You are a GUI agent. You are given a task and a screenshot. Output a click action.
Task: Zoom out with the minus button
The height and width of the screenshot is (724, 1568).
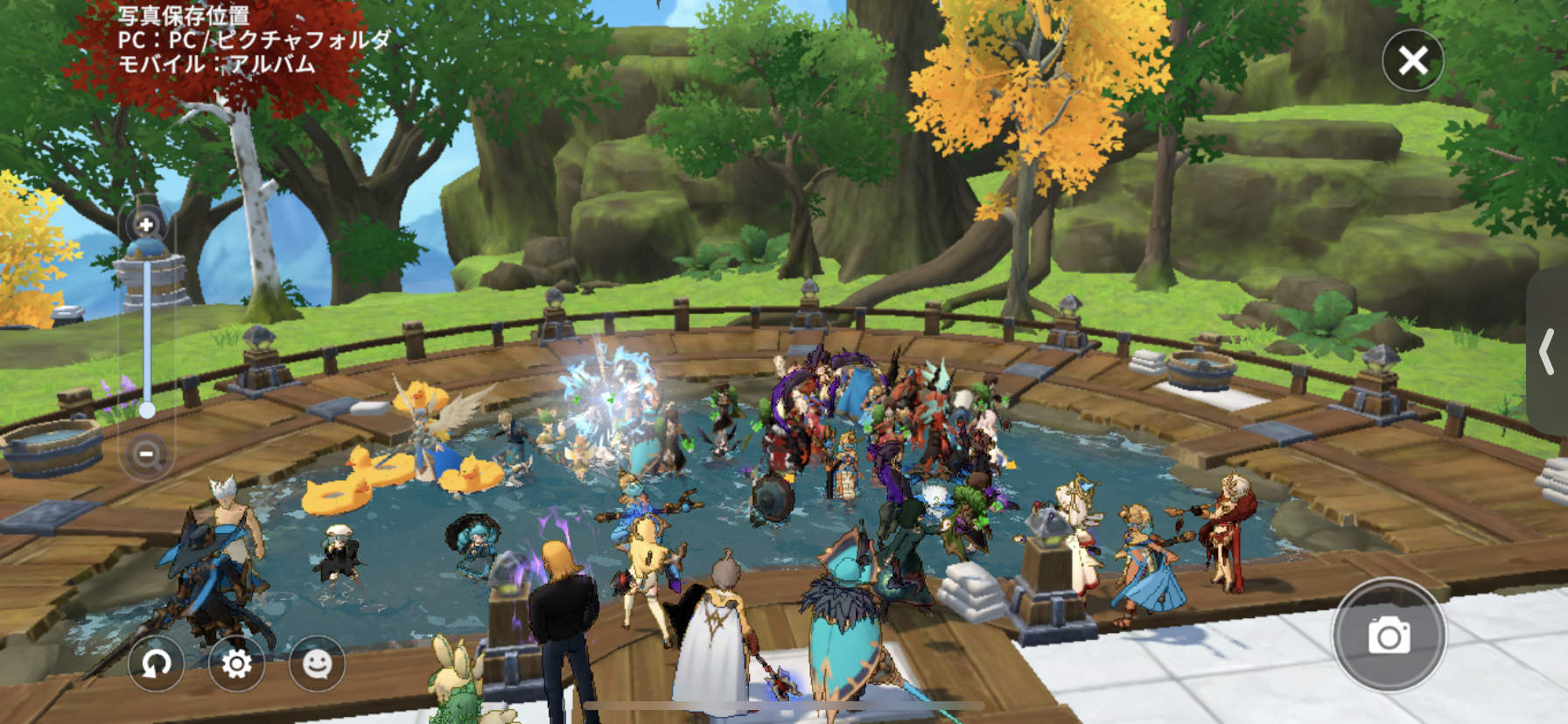(x=146, y=453)
